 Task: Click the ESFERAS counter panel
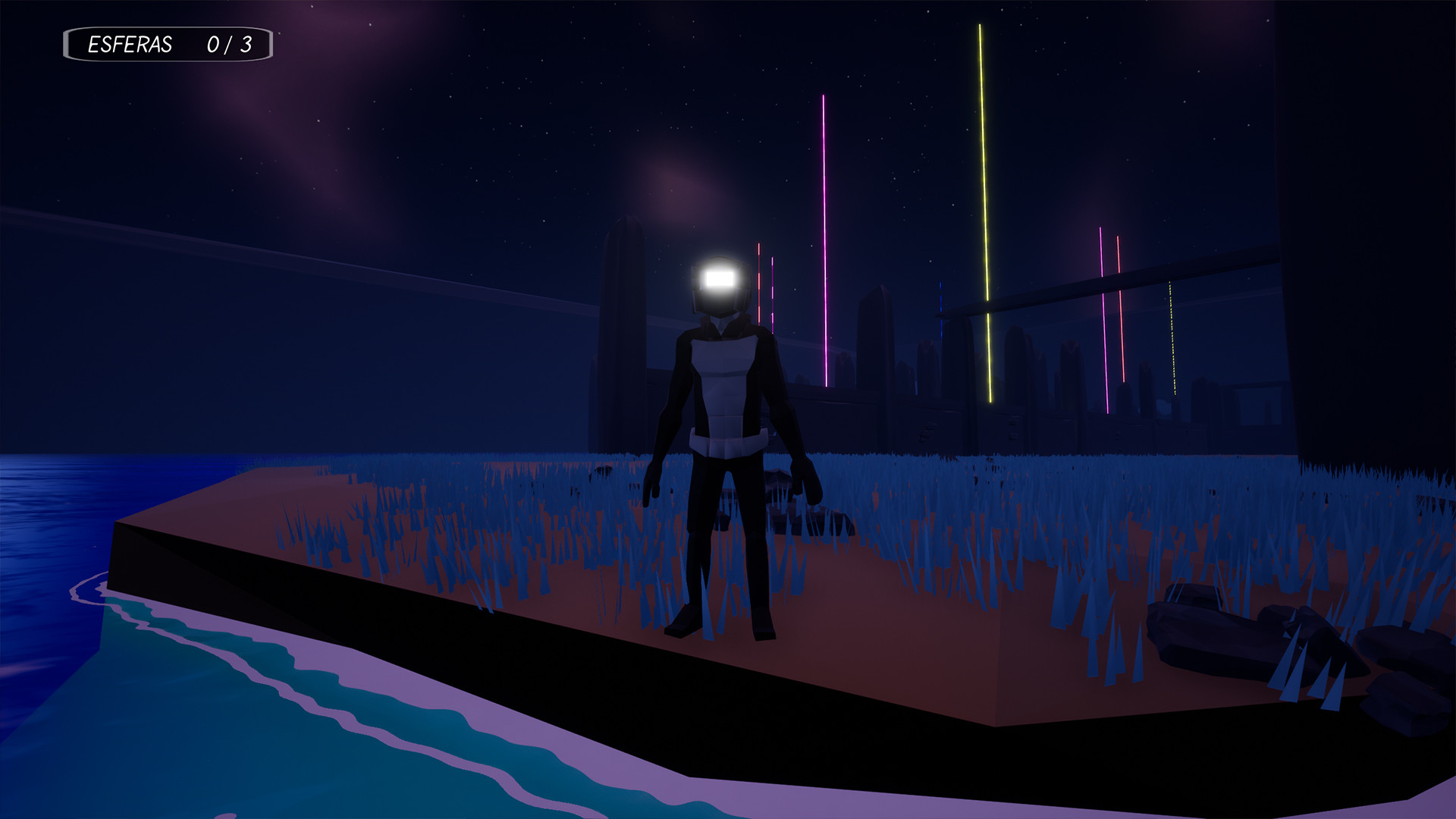[168, 45]
